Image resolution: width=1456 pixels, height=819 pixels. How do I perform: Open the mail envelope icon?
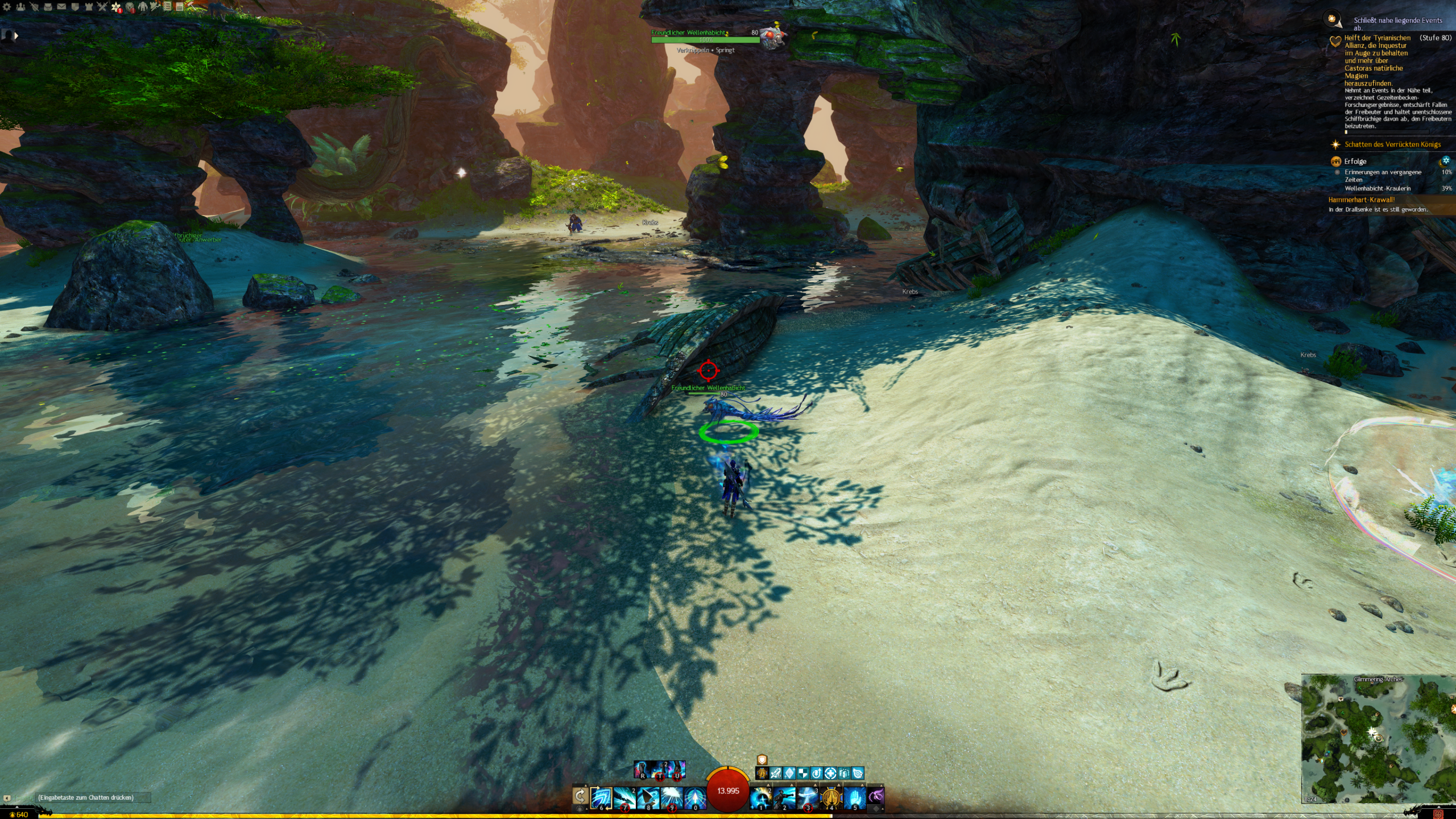point(61,7)
